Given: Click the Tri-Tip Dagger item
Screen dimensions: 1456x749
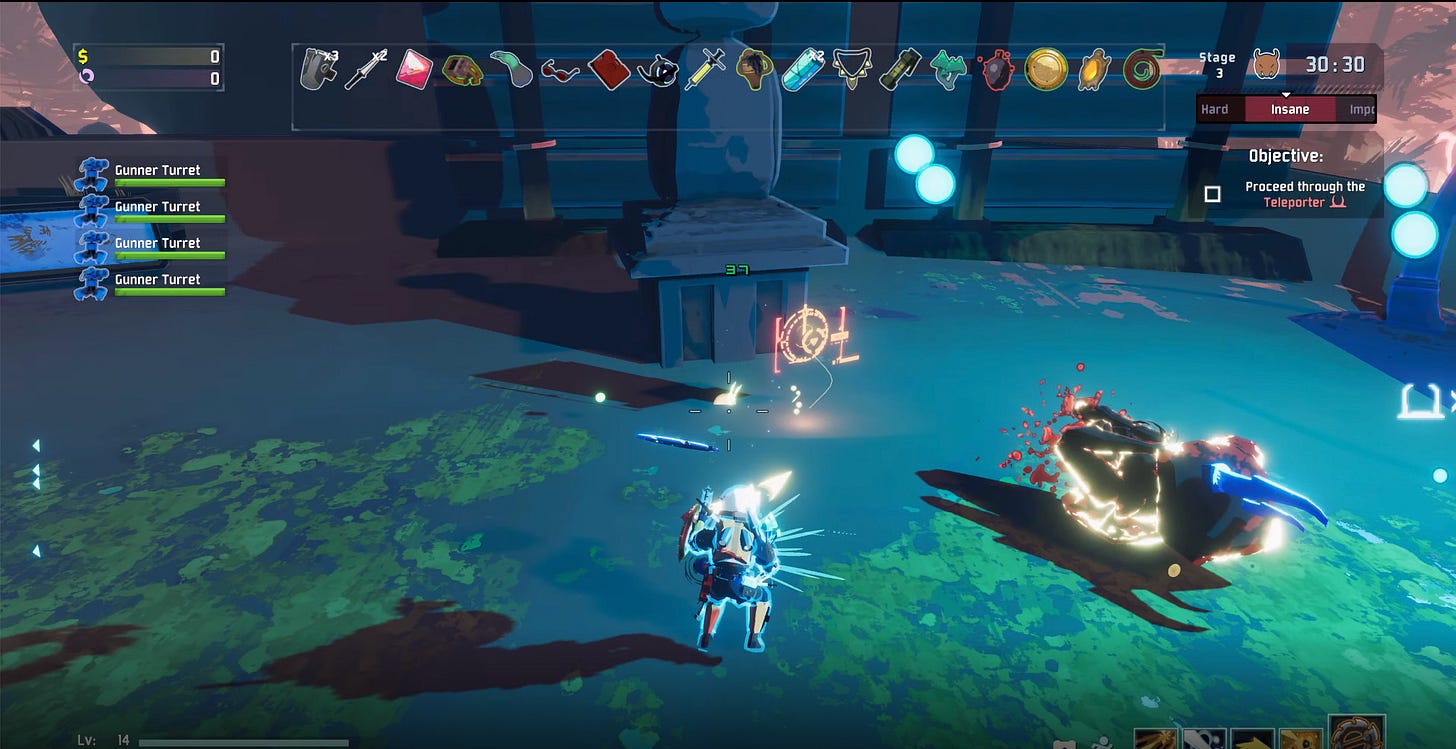Looking at the screenshot, I should coord(363,70).
